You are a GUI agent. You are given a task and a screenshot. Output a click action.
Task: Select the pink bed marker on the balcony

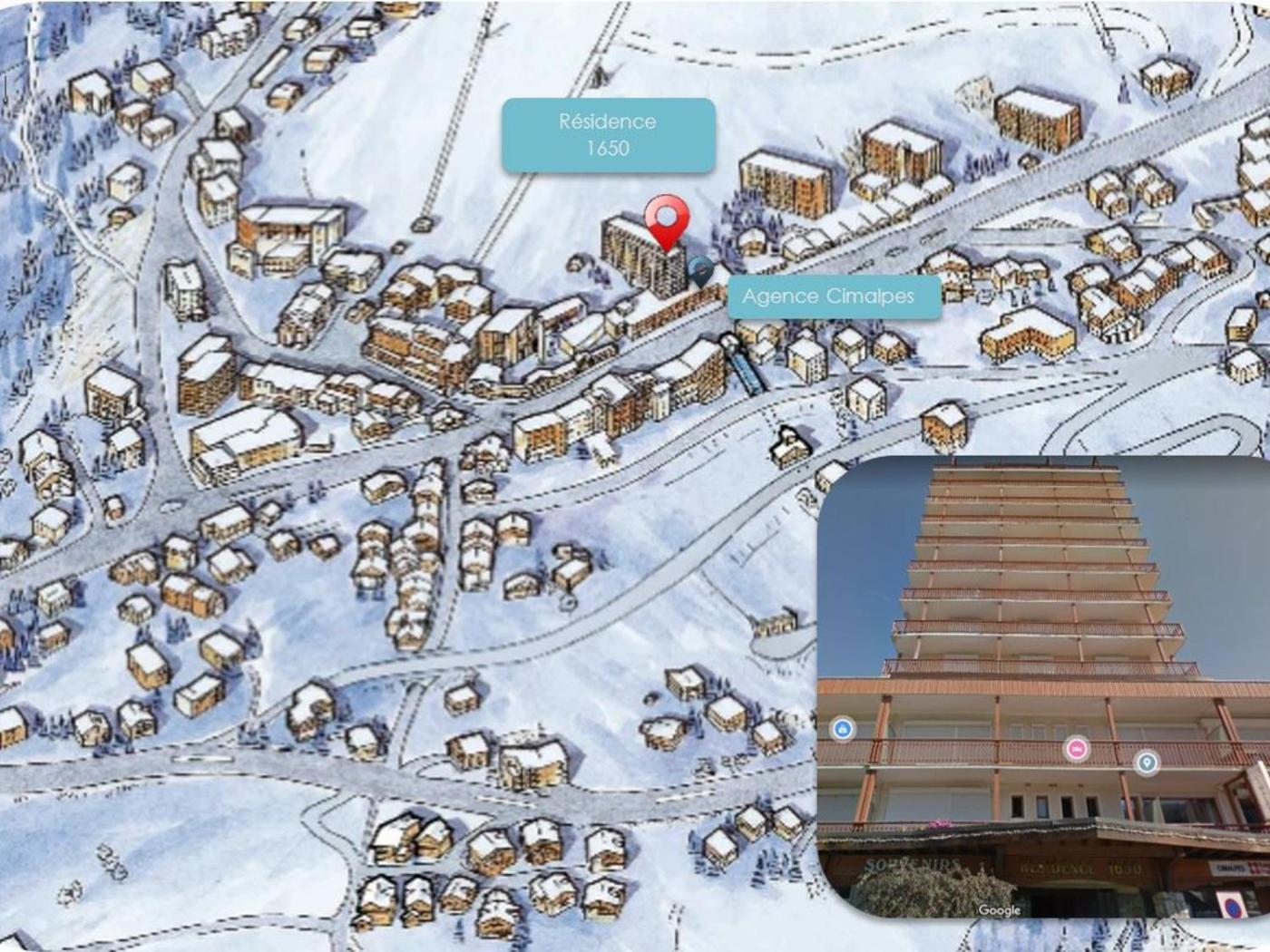click(1077, 748)
